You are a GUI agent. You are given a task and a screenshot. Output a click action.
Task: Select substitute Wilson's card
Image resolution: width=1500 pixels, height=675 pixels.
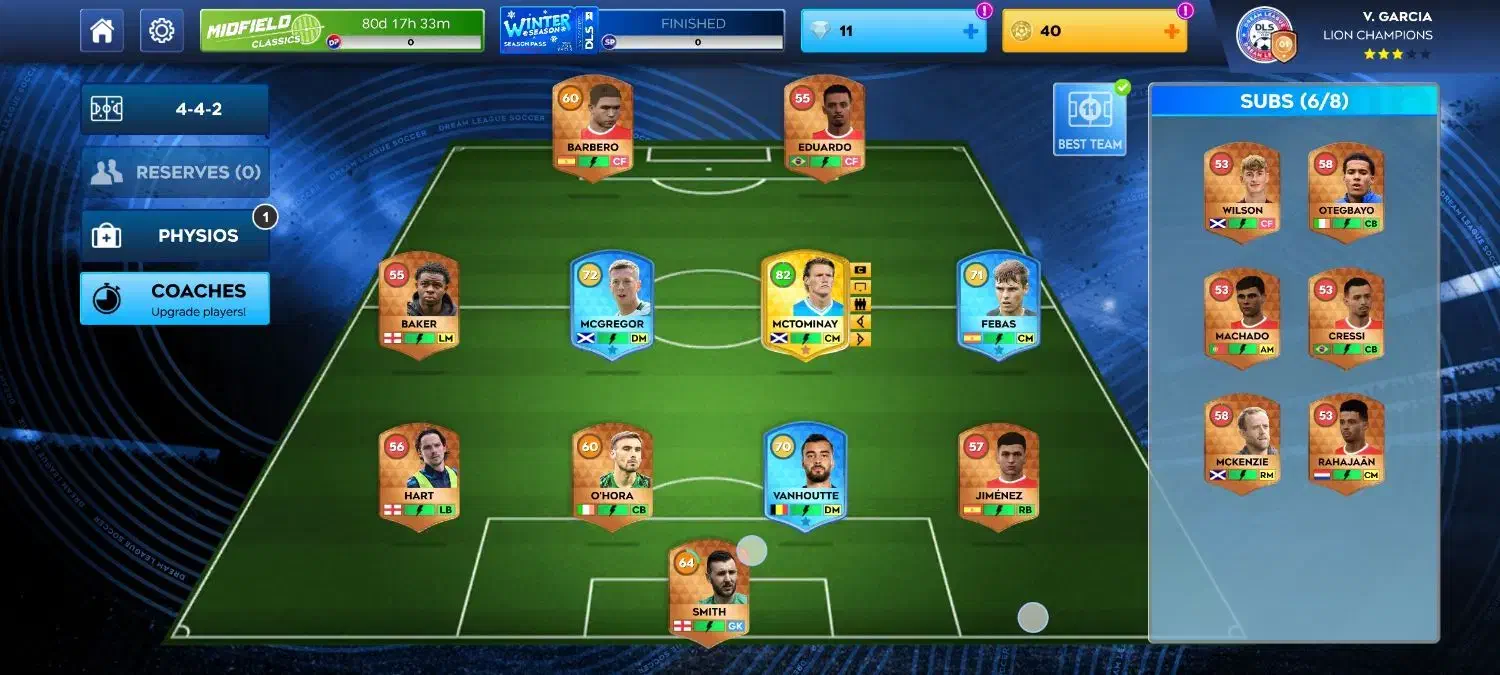point(1242,190)
